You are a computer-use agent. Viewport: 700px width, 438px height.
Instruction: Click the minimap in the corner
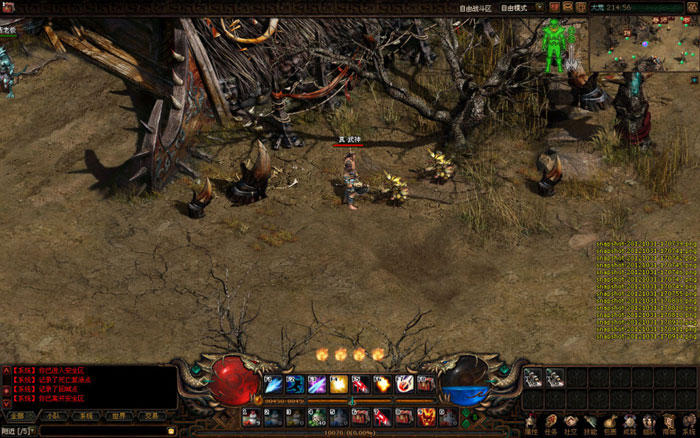645,40
